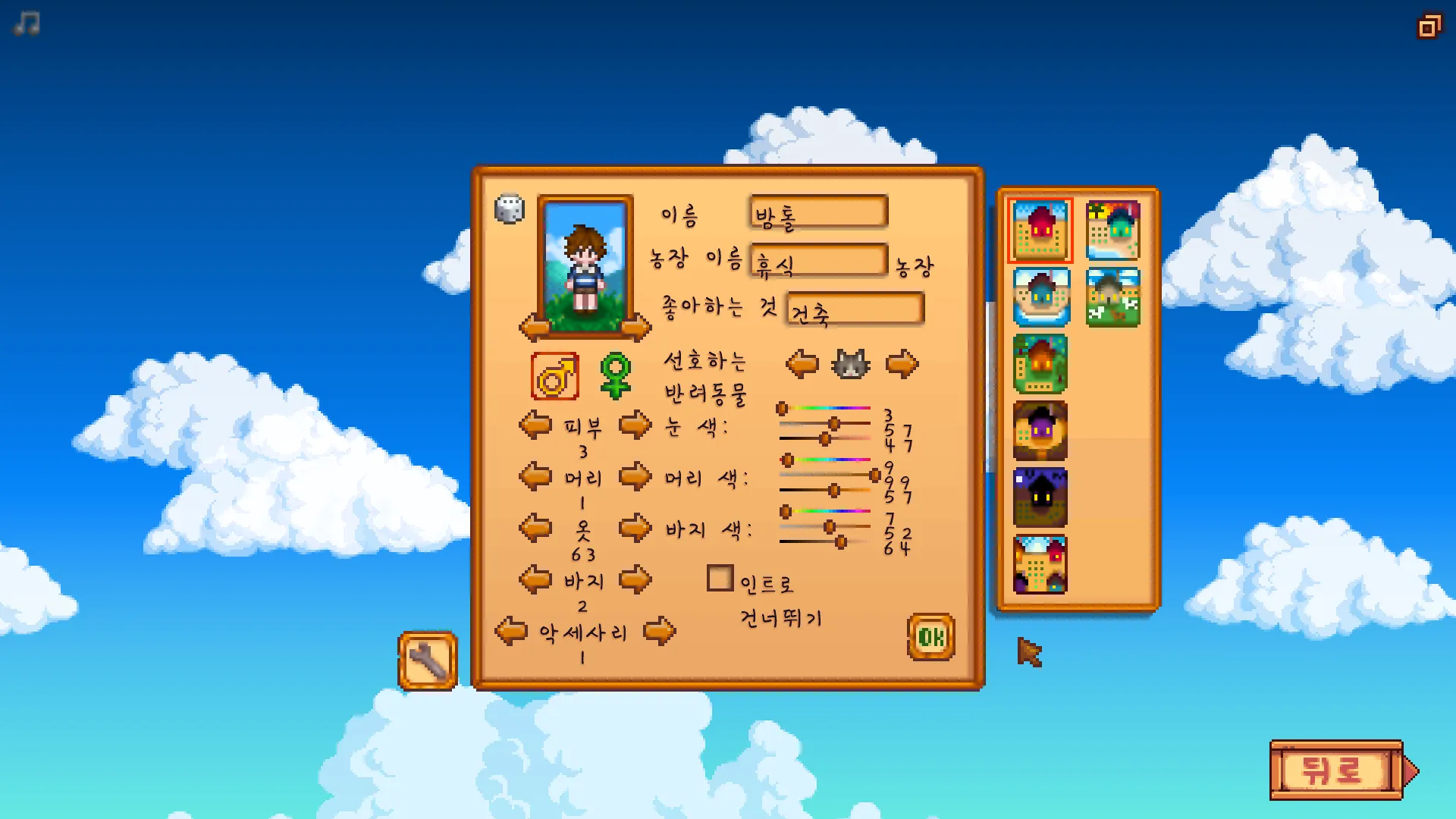The width and height of the screenshot is (1456, 819).
Task: Randomize the character with the dice icon
Action: (x=509, y=209)
